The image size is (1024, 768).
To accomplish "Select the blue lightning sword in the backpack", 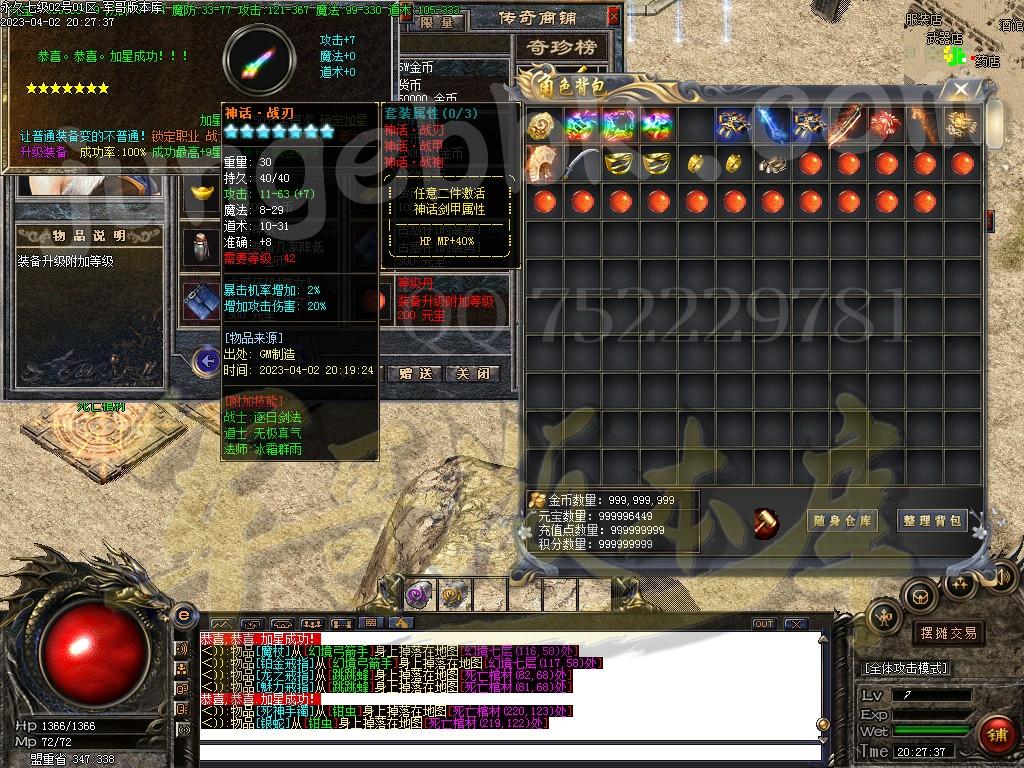I will (x=771, y=125).
